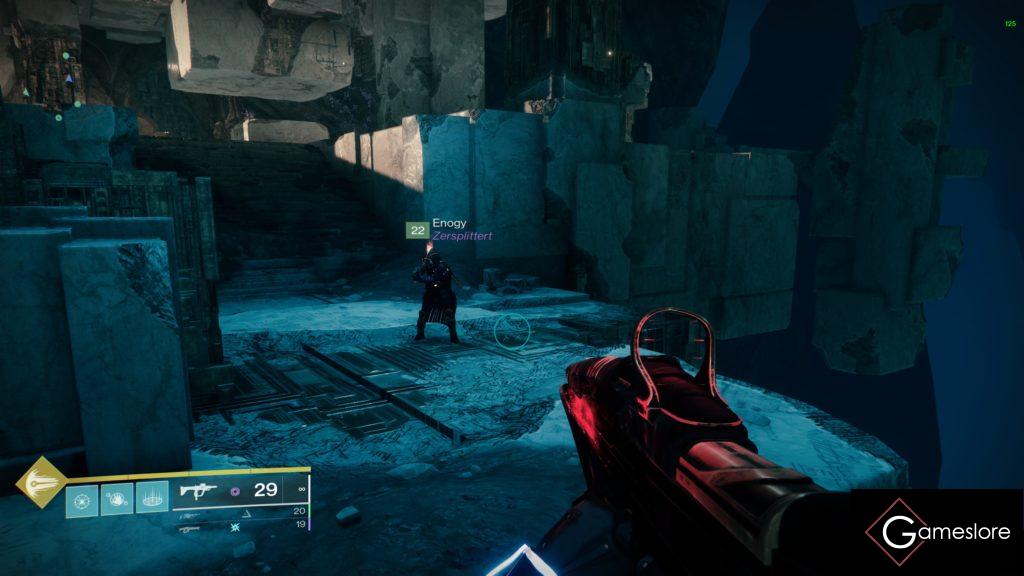1024x576 pixels.
Task: Use the flame melee ability icon
Action: pyautogui.click(x=116, y=497)
